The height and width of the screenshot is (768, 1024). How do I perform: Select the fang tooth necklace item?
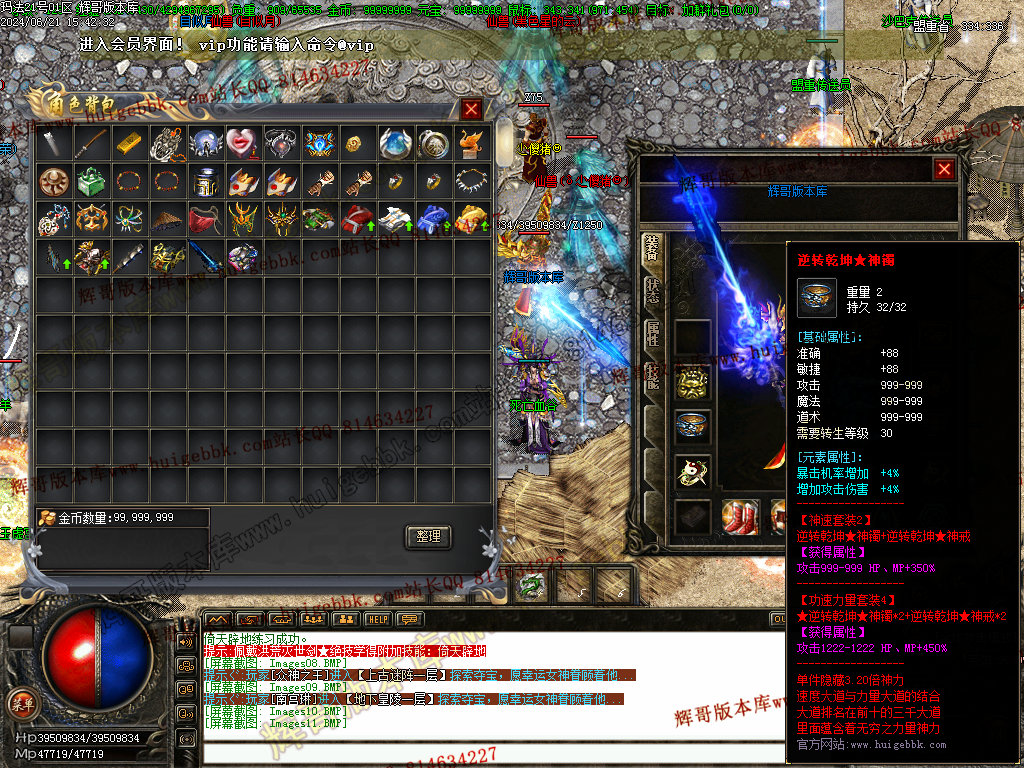pos(471,182)
